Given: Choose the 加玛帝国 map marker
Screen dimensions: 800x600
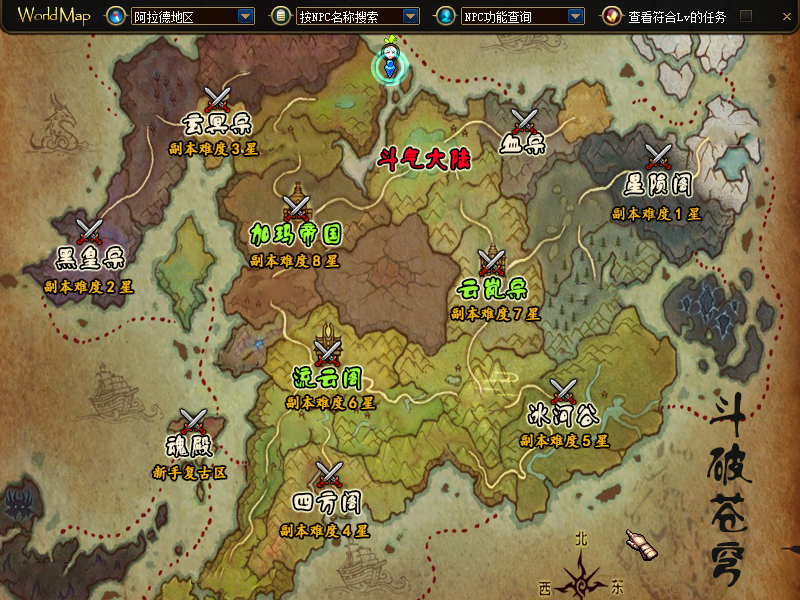Looking at the screenshot, I should coord(296,207).
